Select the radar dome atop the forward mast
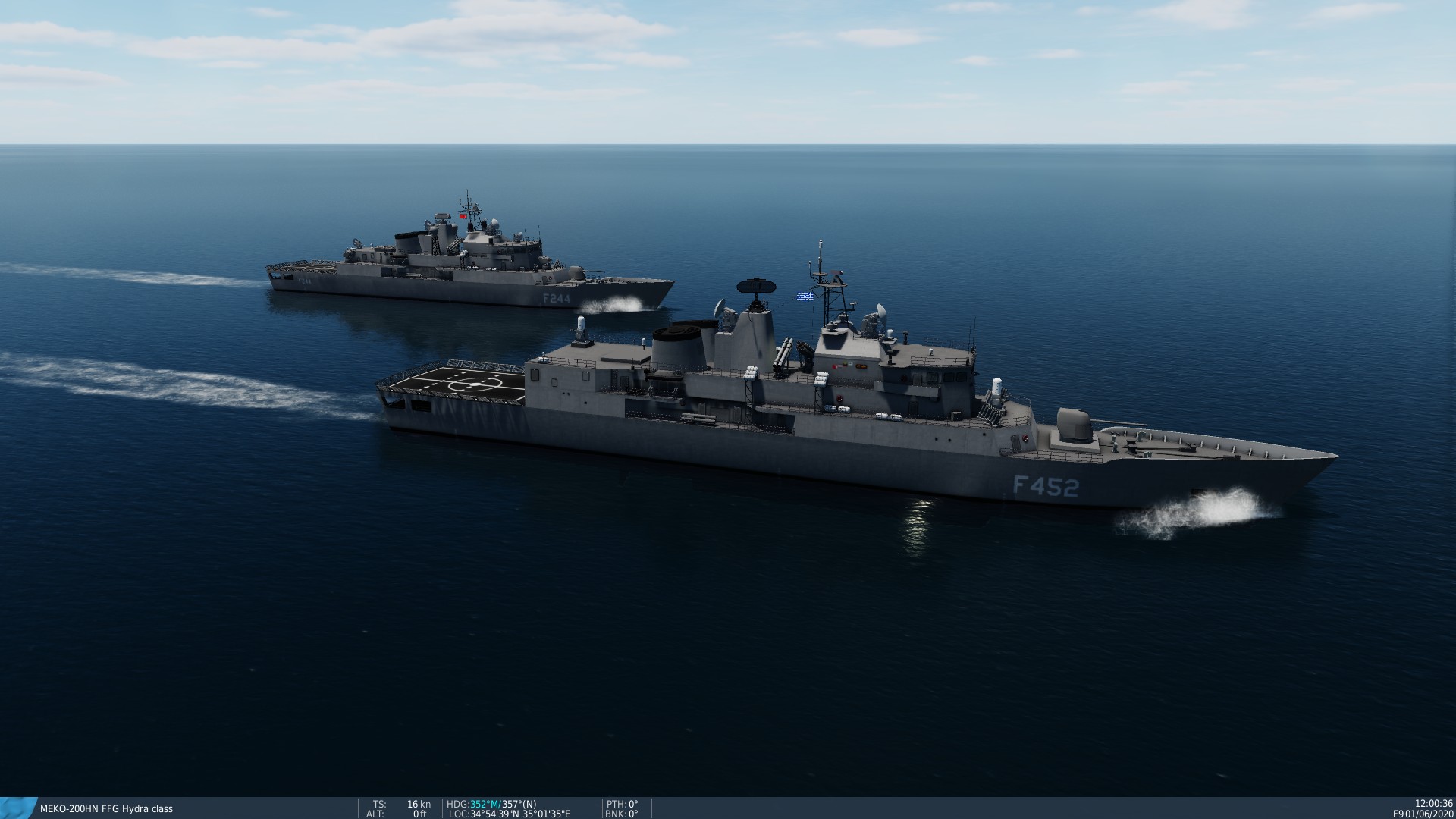 tap(756, 287)
